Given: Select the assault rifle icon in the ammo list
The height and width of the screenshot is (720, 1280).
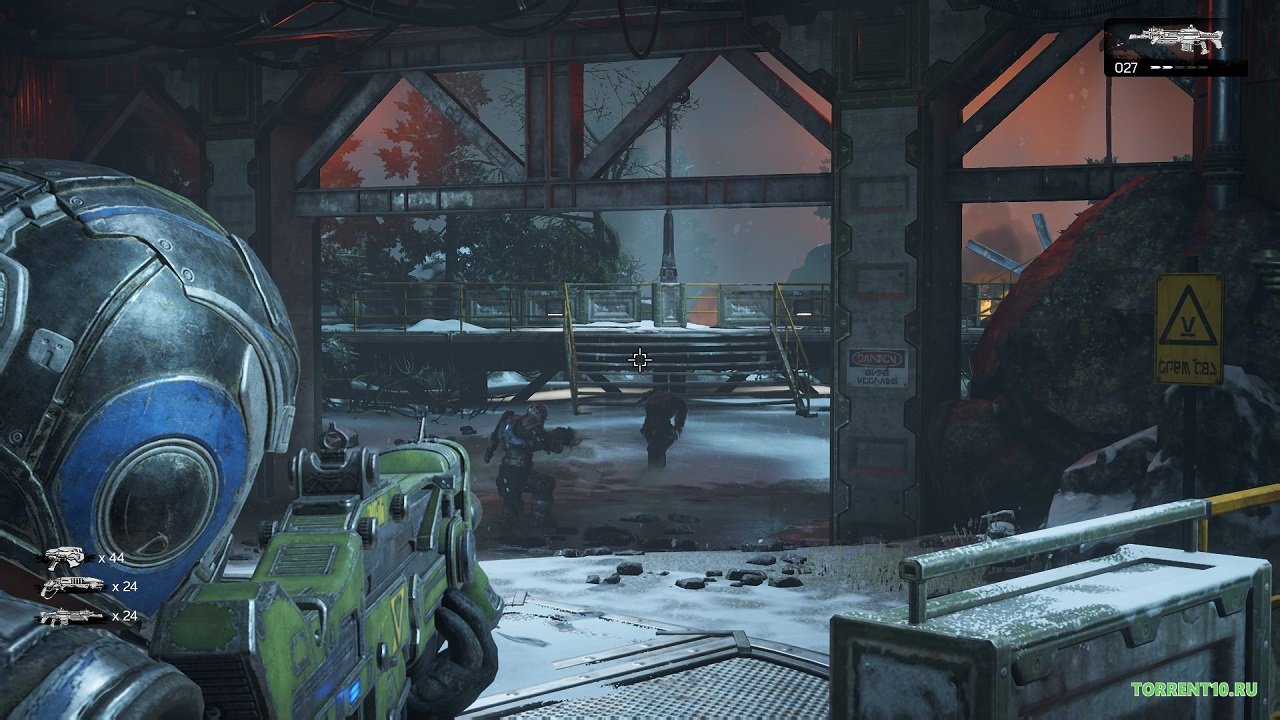Looking at the screenshot, I should pyautogui.click(x=72, y=616).
